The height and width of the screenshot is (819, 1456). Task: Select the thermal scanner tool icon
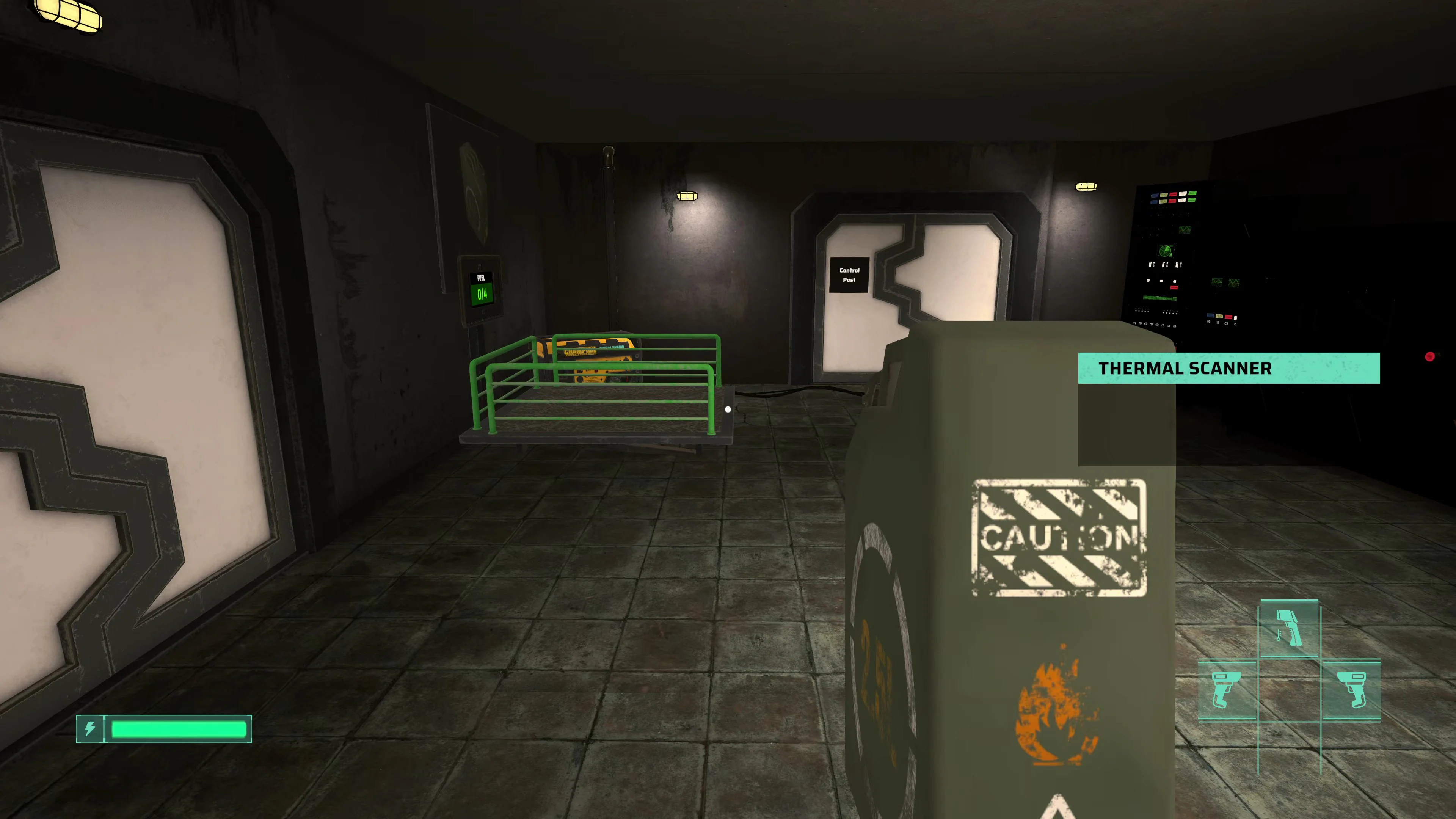click(1289, 628)
